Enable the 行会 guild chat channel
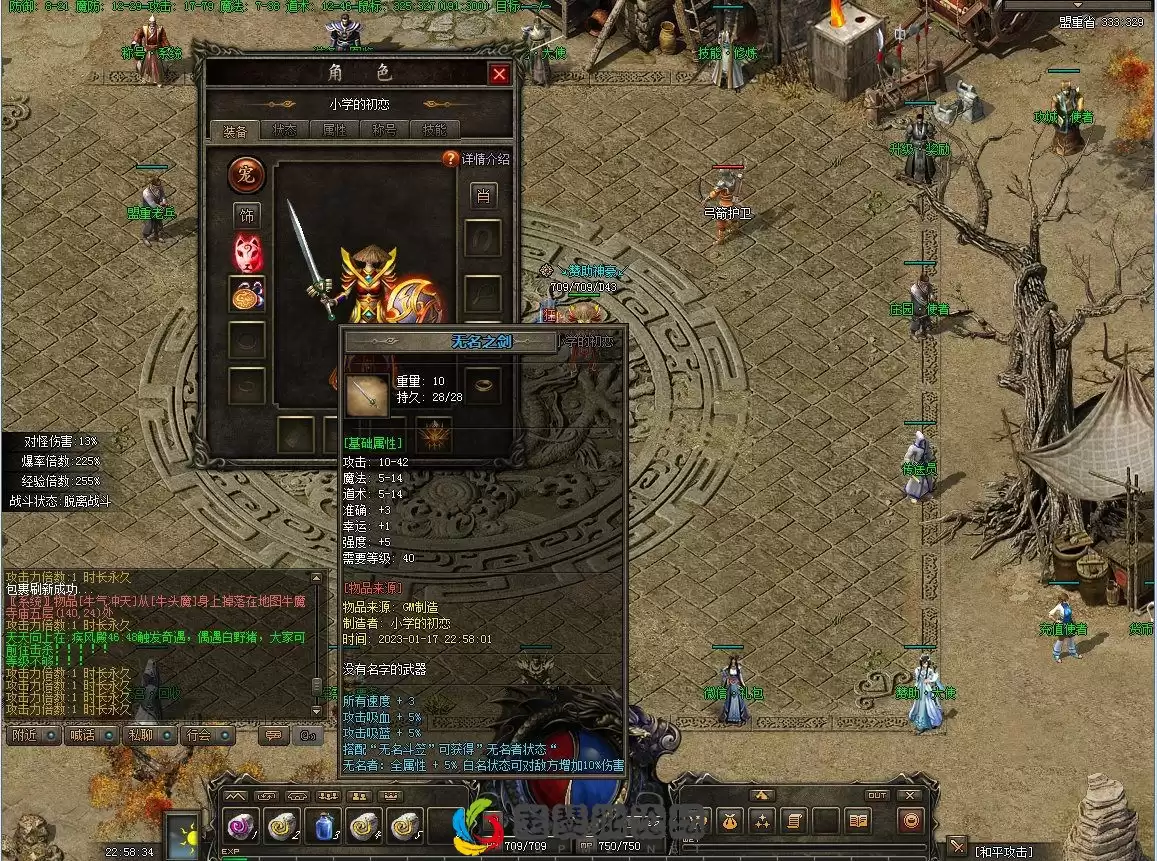 [x=200, y=735]
